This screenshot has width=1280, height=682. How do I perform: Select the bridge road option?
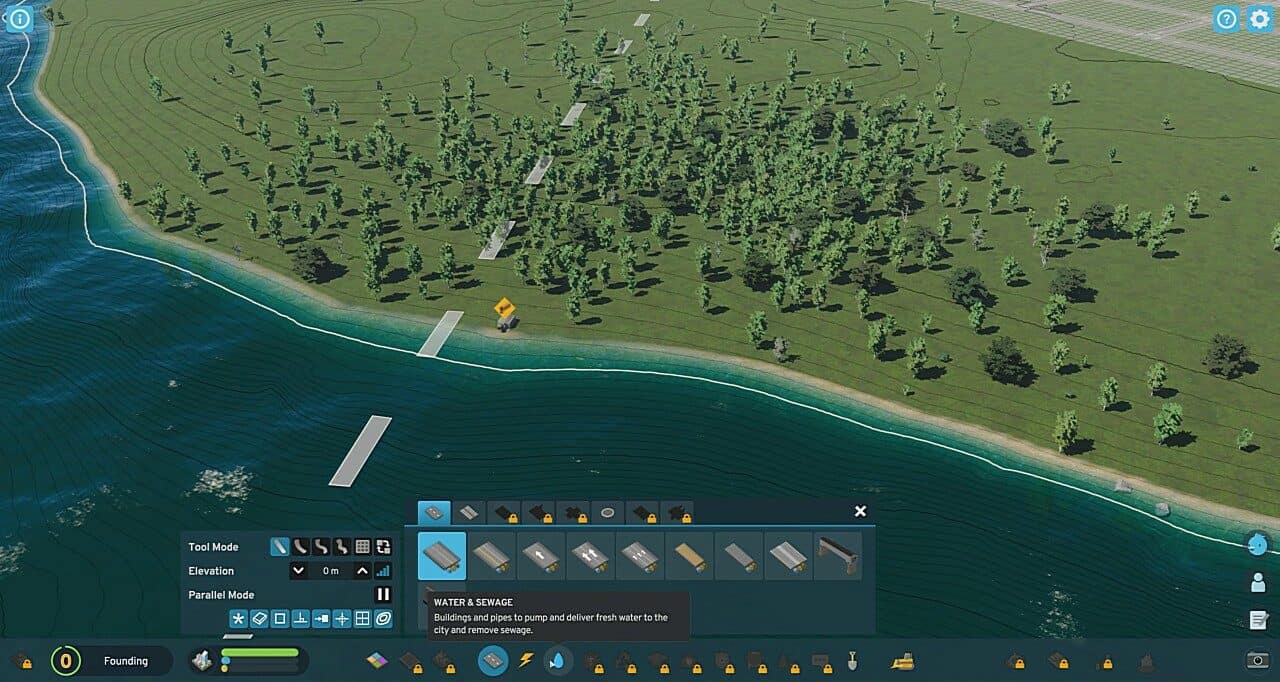pyautogui.click(x=838, y=556)
